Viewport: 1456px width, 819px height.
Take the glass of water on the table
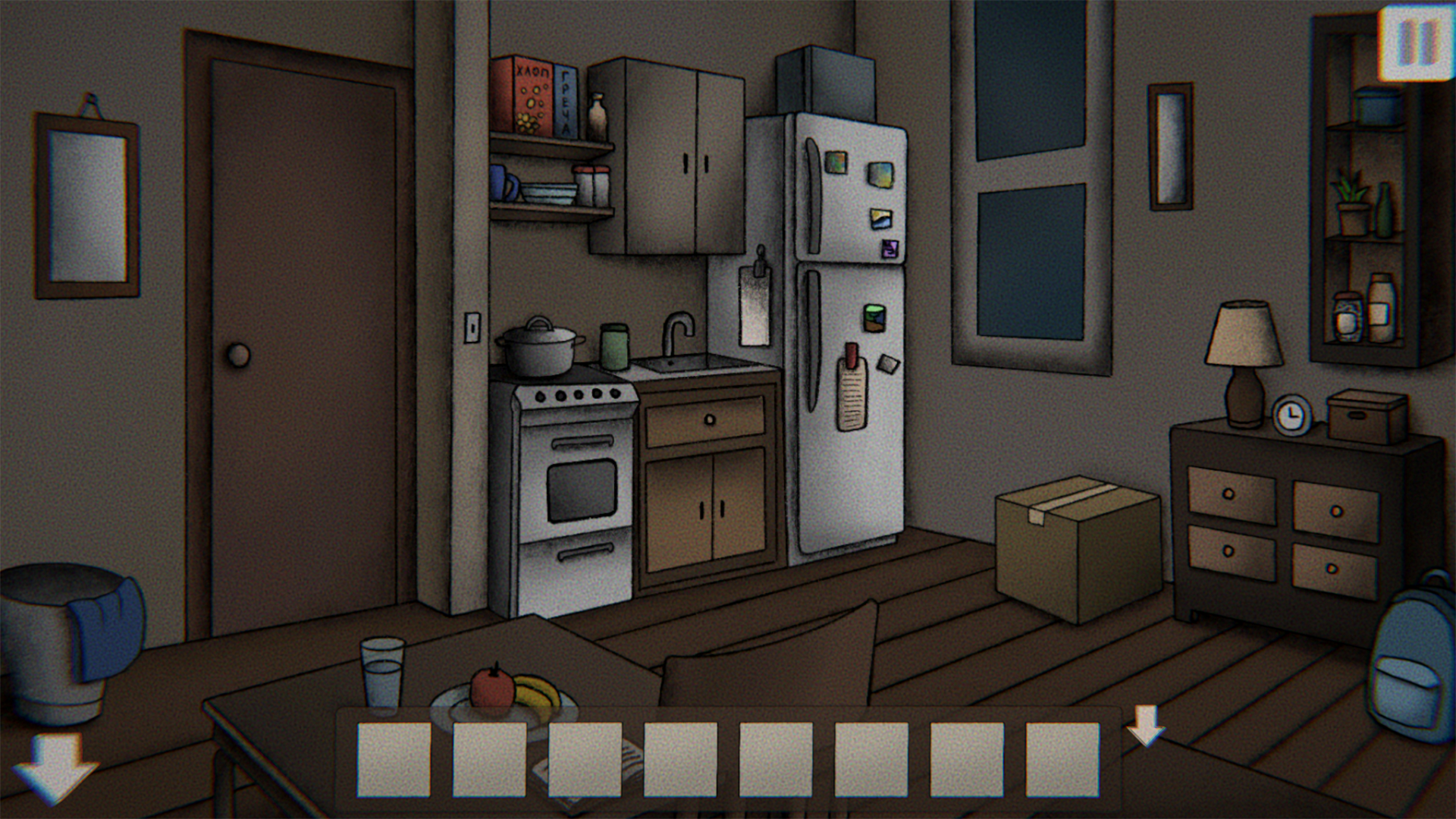point(383,675)
